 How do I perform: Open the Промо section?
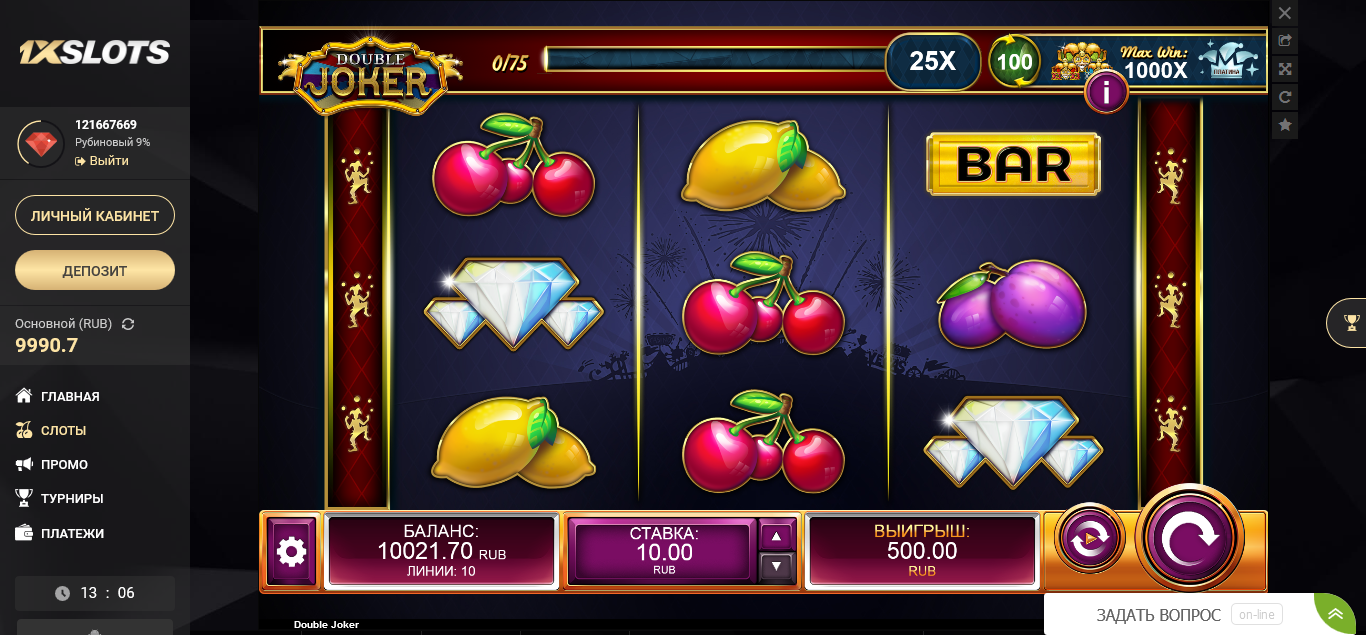coord(64,464)
